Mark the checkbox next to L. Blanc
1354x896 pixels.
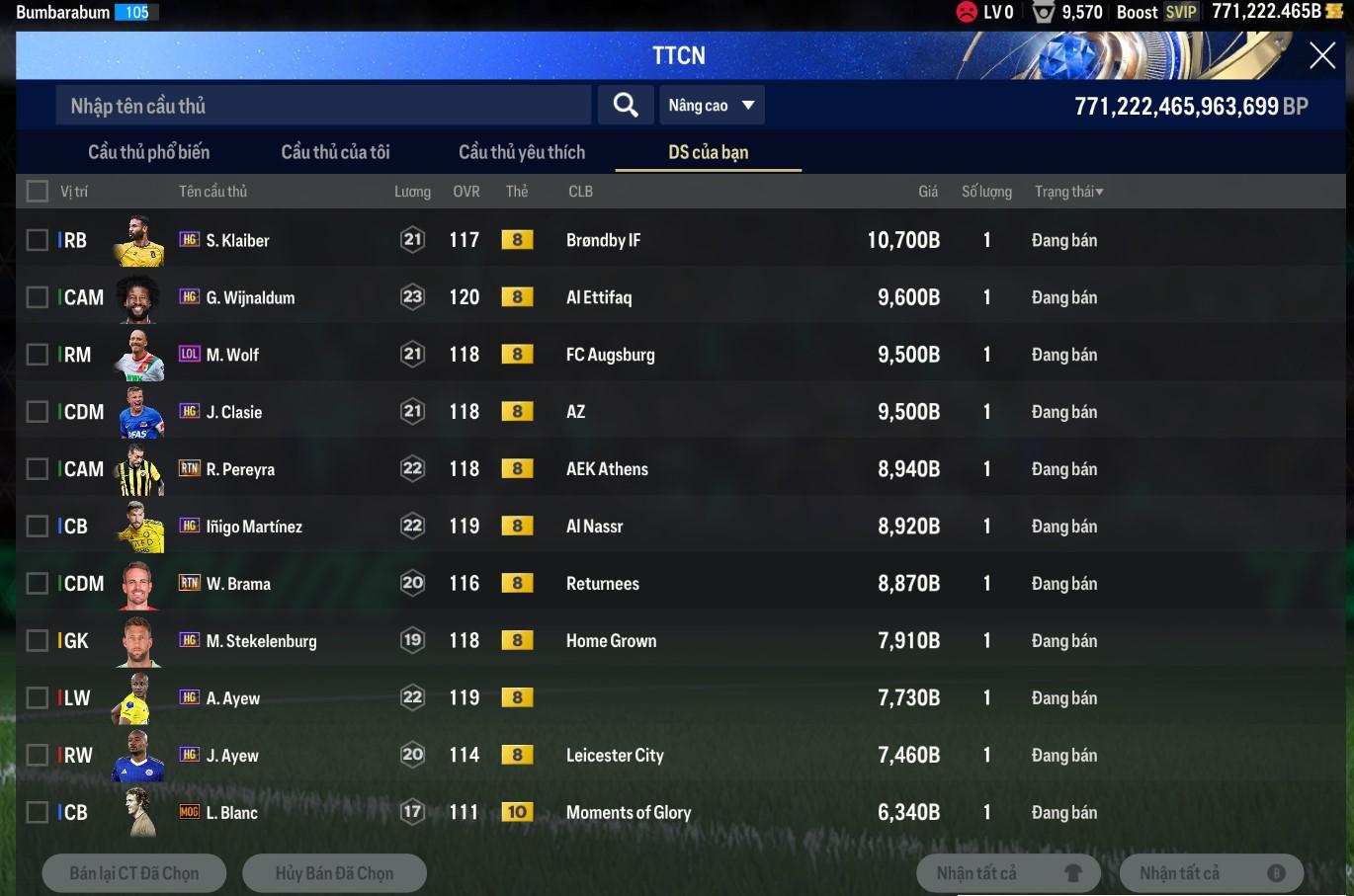(38, 813)
